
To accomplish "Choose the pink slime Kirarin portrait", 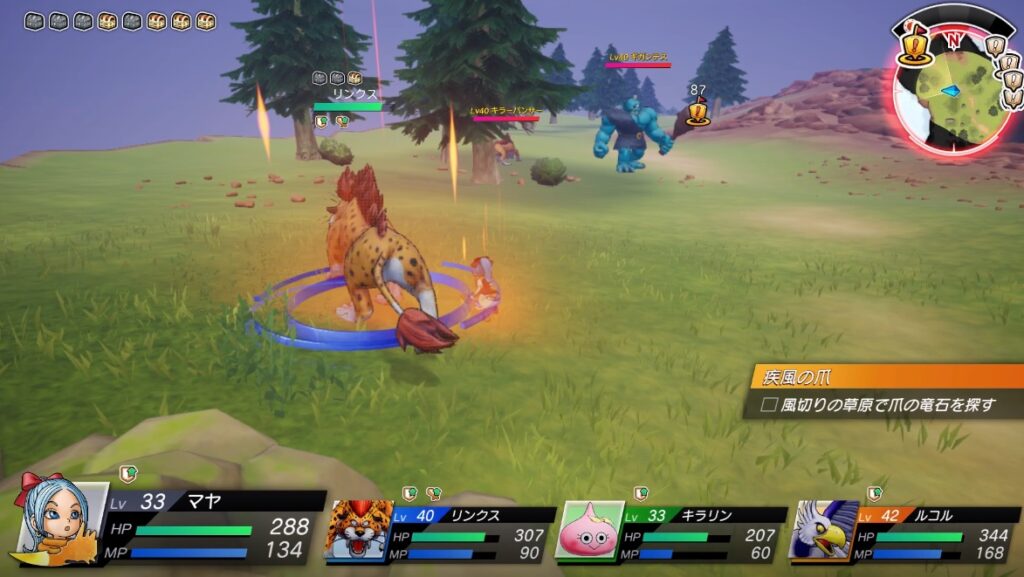I will click(590, 530).
